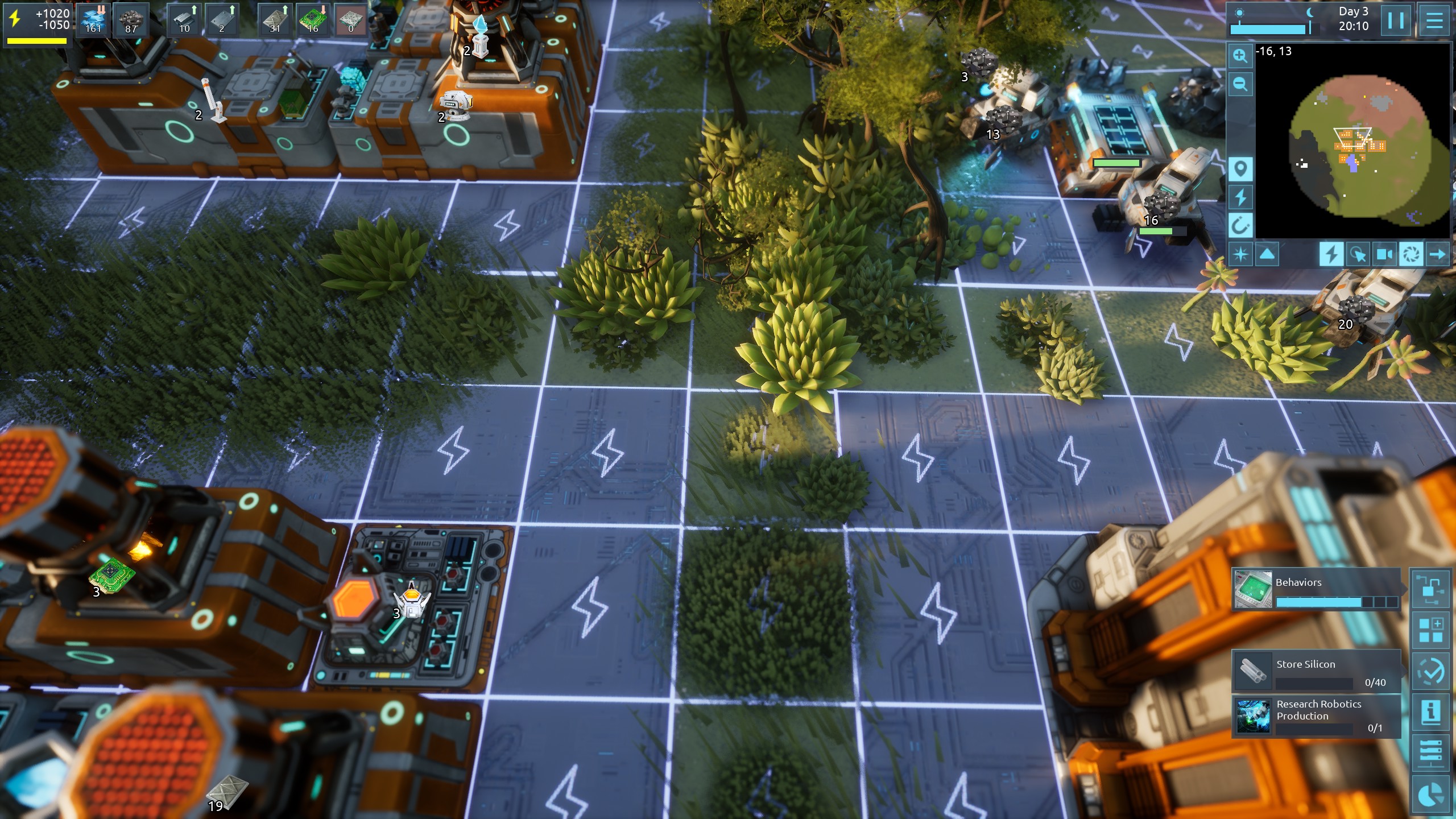Image resolution: width=1456 pixels, height=819 pixels.
Task: Select the green circuit board resource slot
Action: (312, 20)
